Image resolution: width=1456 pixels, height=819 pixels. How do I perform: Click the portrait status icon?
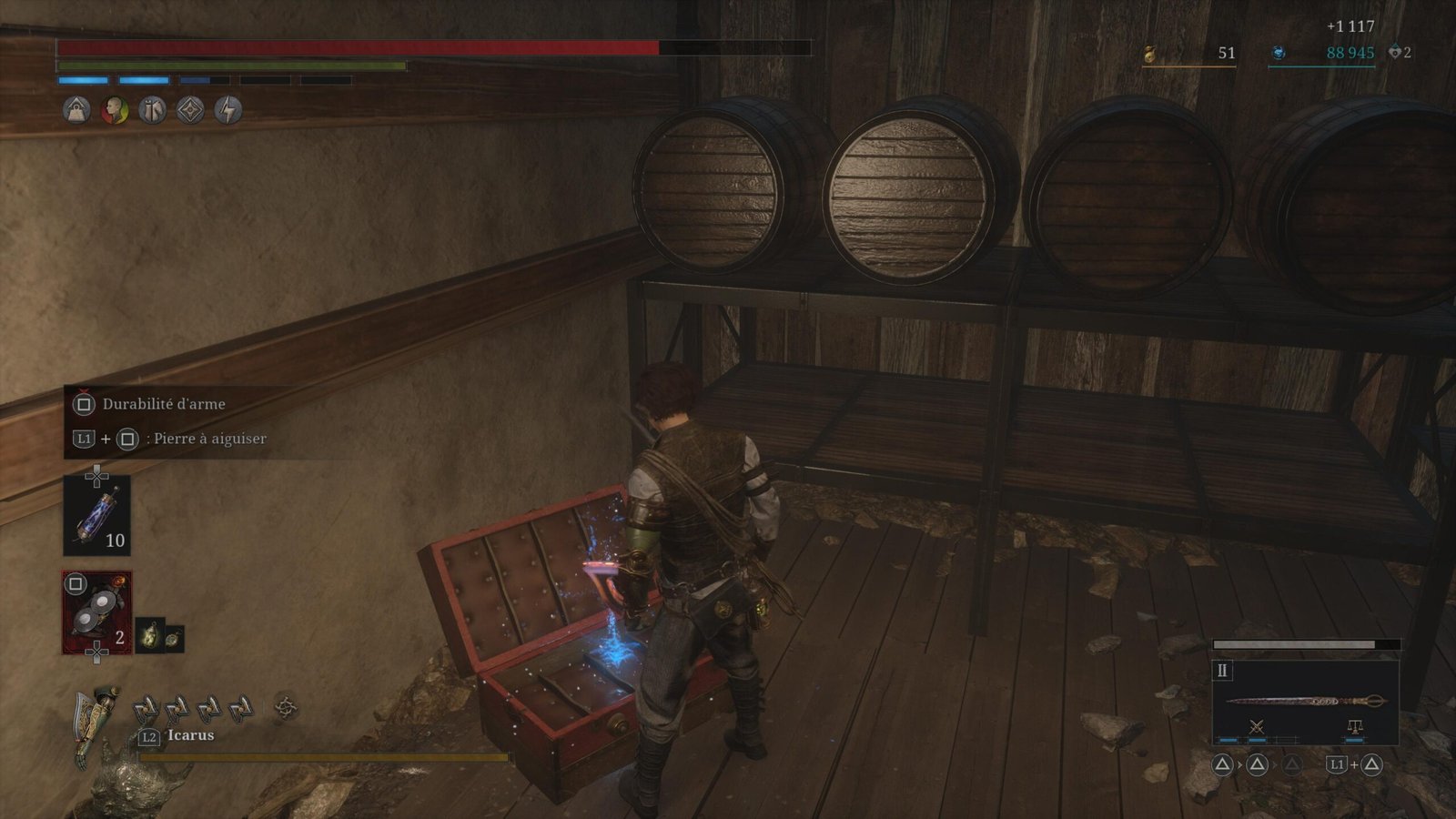114,110
